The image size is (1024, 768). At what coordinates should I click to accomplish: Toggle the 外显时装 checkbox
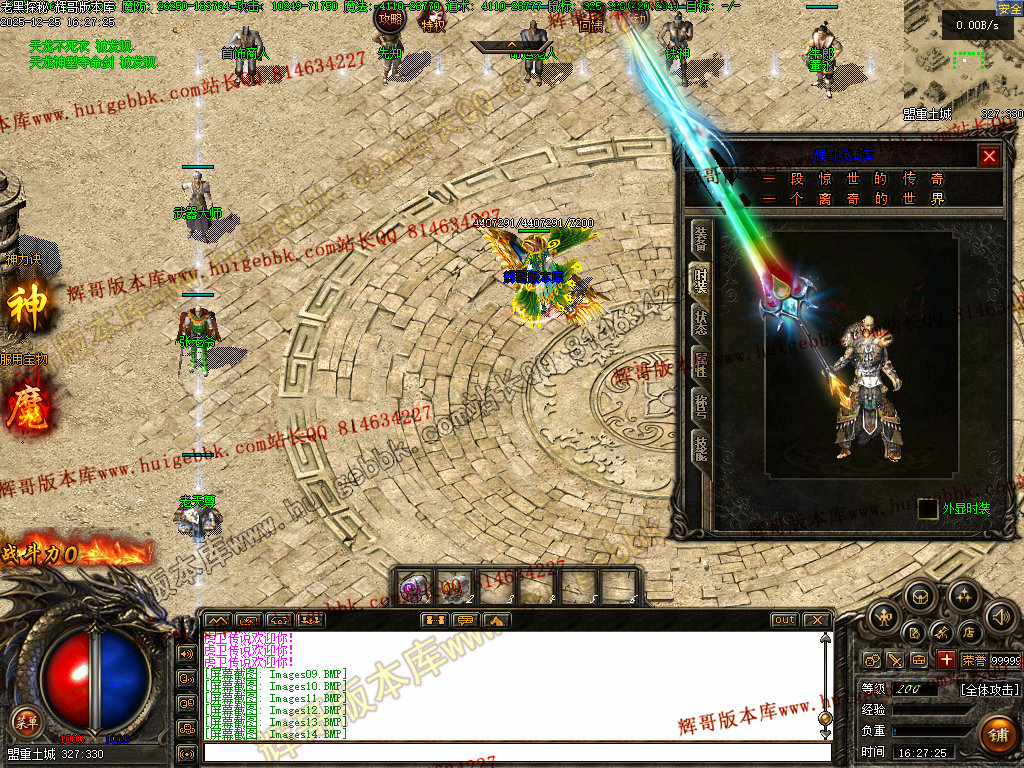pos(928,509)
